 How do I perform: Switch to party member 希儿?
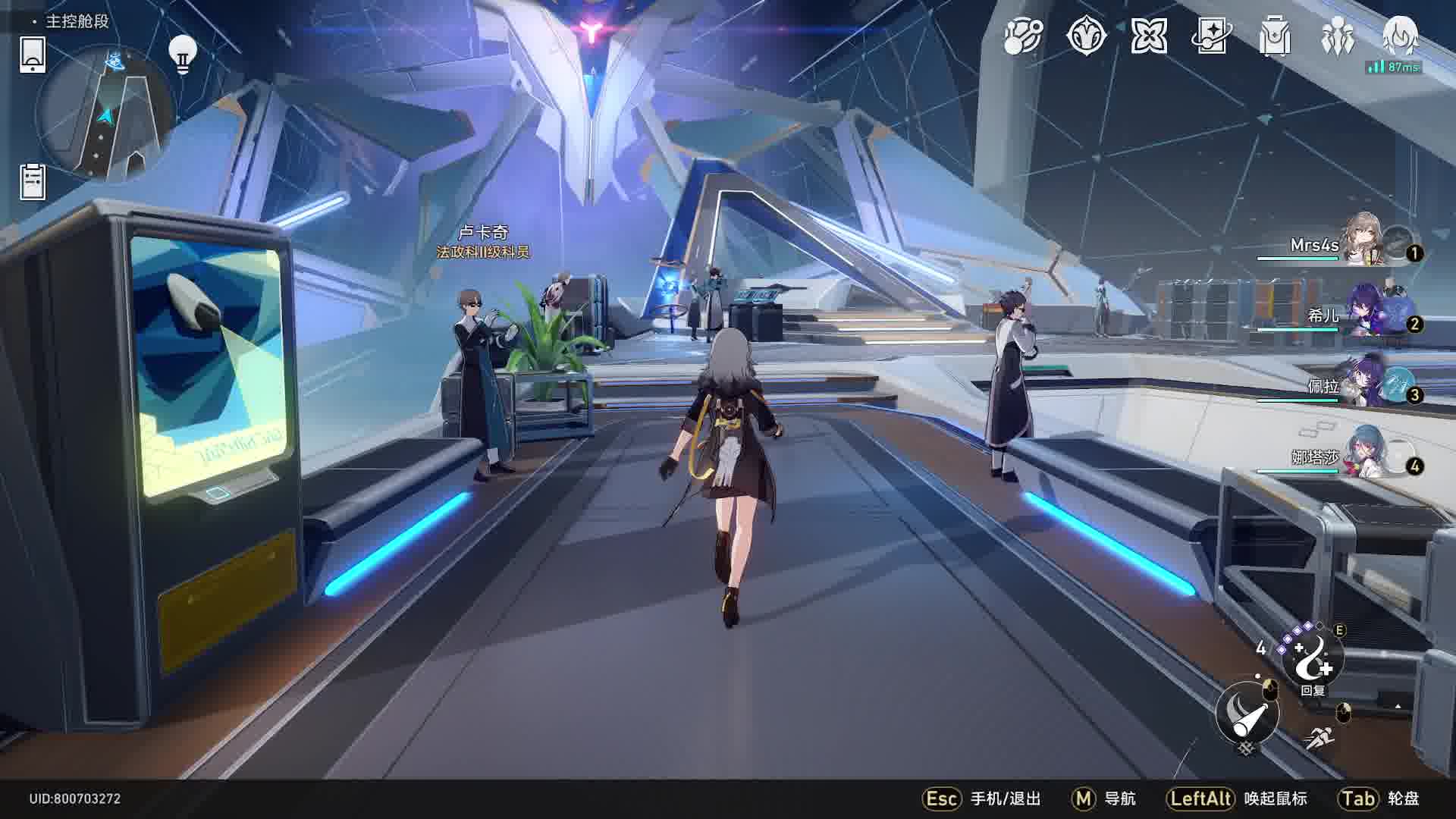click(1365, 312)
